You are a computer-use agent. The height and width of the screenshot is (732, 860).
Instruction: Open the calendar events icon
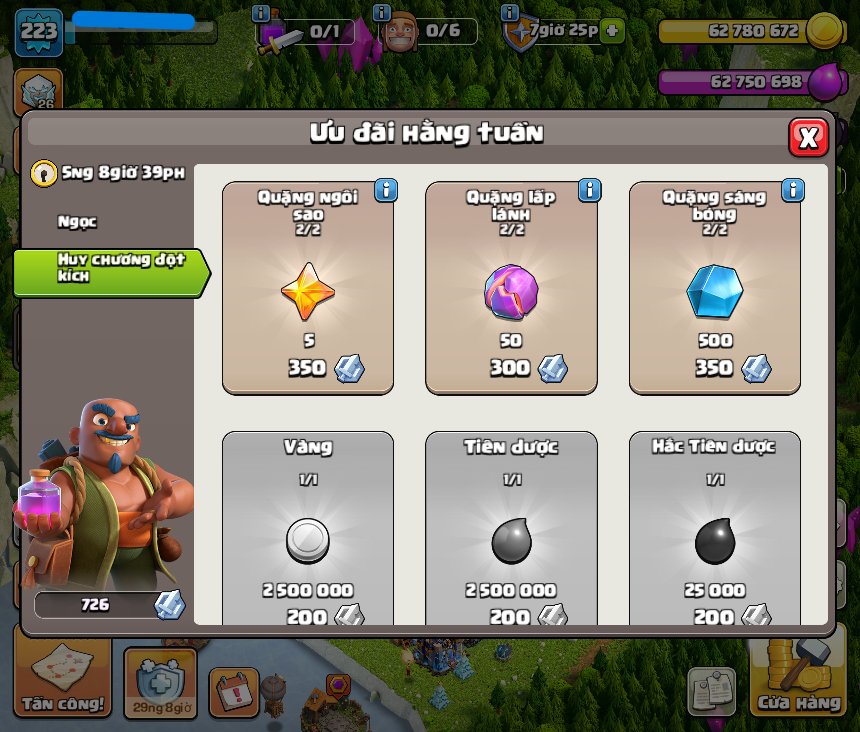[234, 690]
